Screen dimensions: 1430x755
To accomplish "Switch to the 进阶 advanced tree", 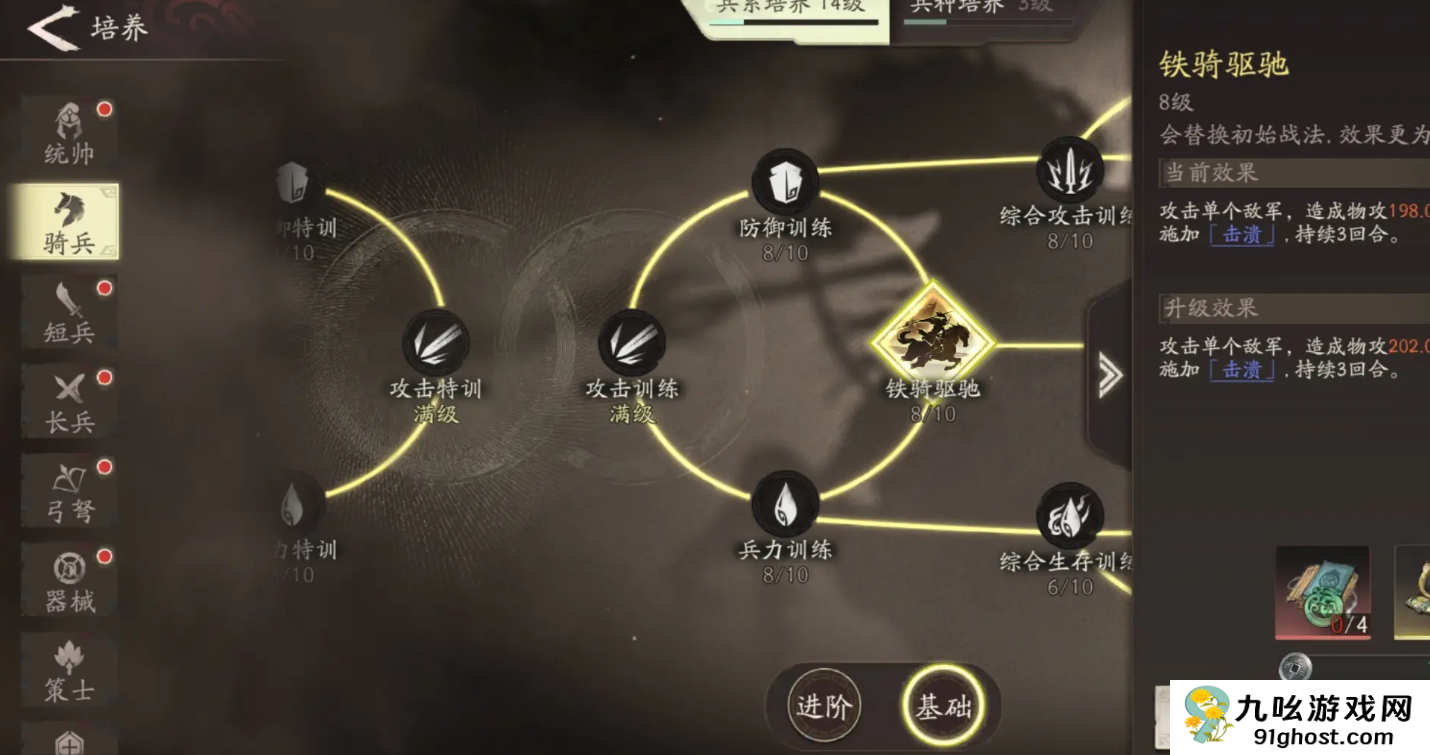I will click(x=823, y=707).
